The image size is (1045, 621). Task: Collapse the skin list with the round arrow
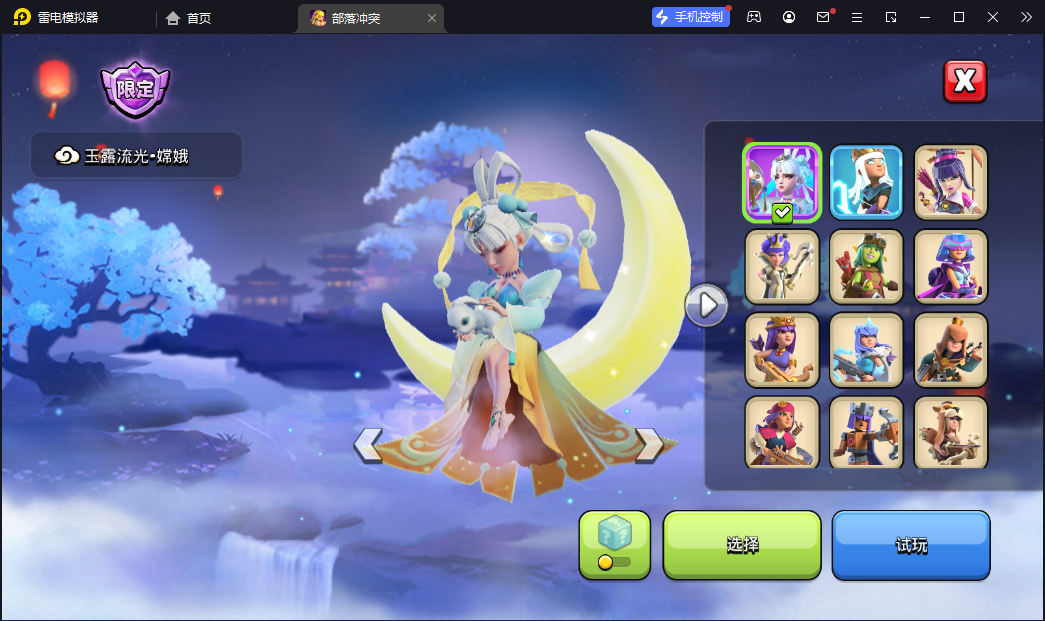[x=706, y=304]
